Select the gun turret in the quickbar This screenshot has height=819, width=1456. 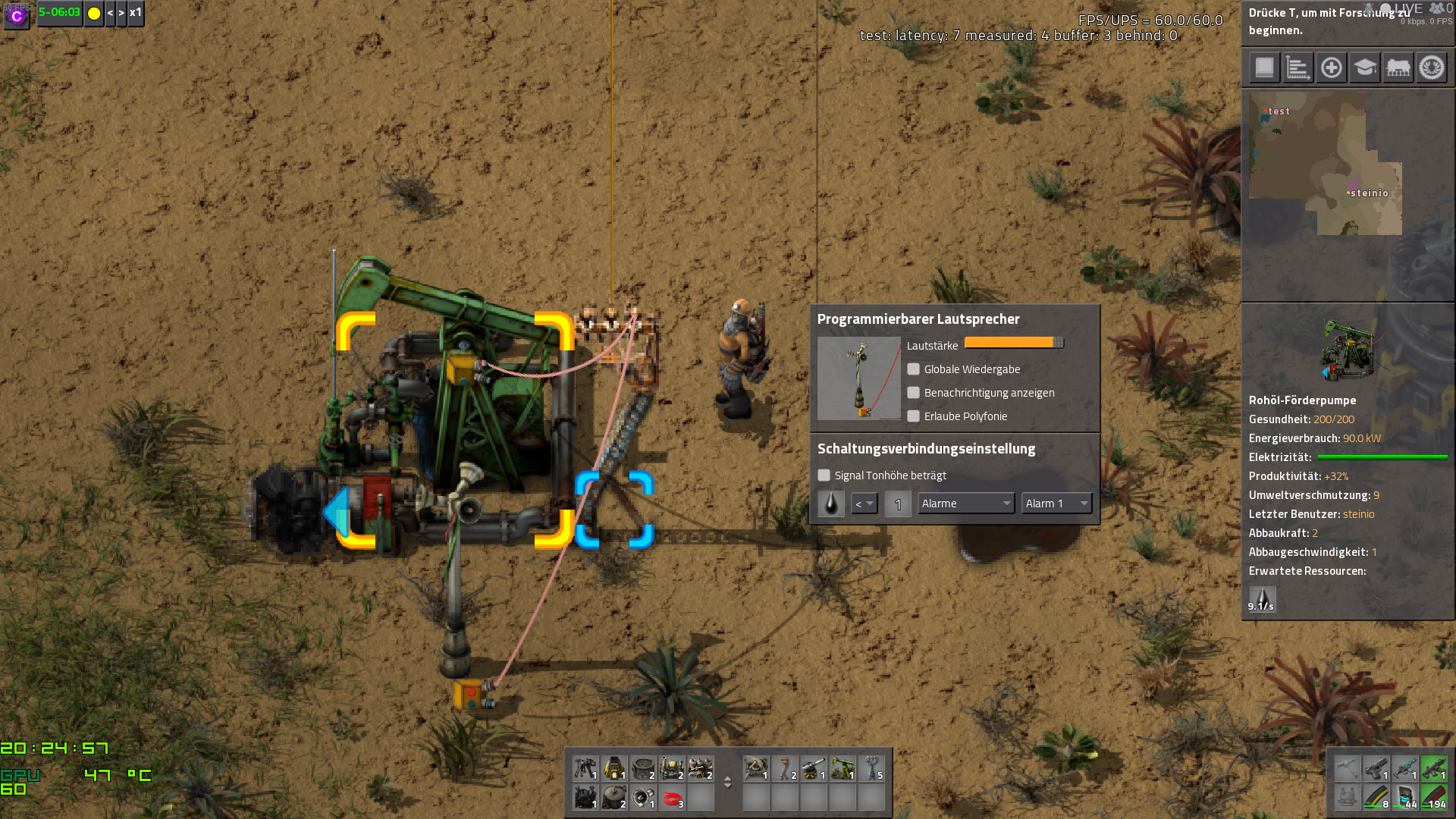click(813, 768)
